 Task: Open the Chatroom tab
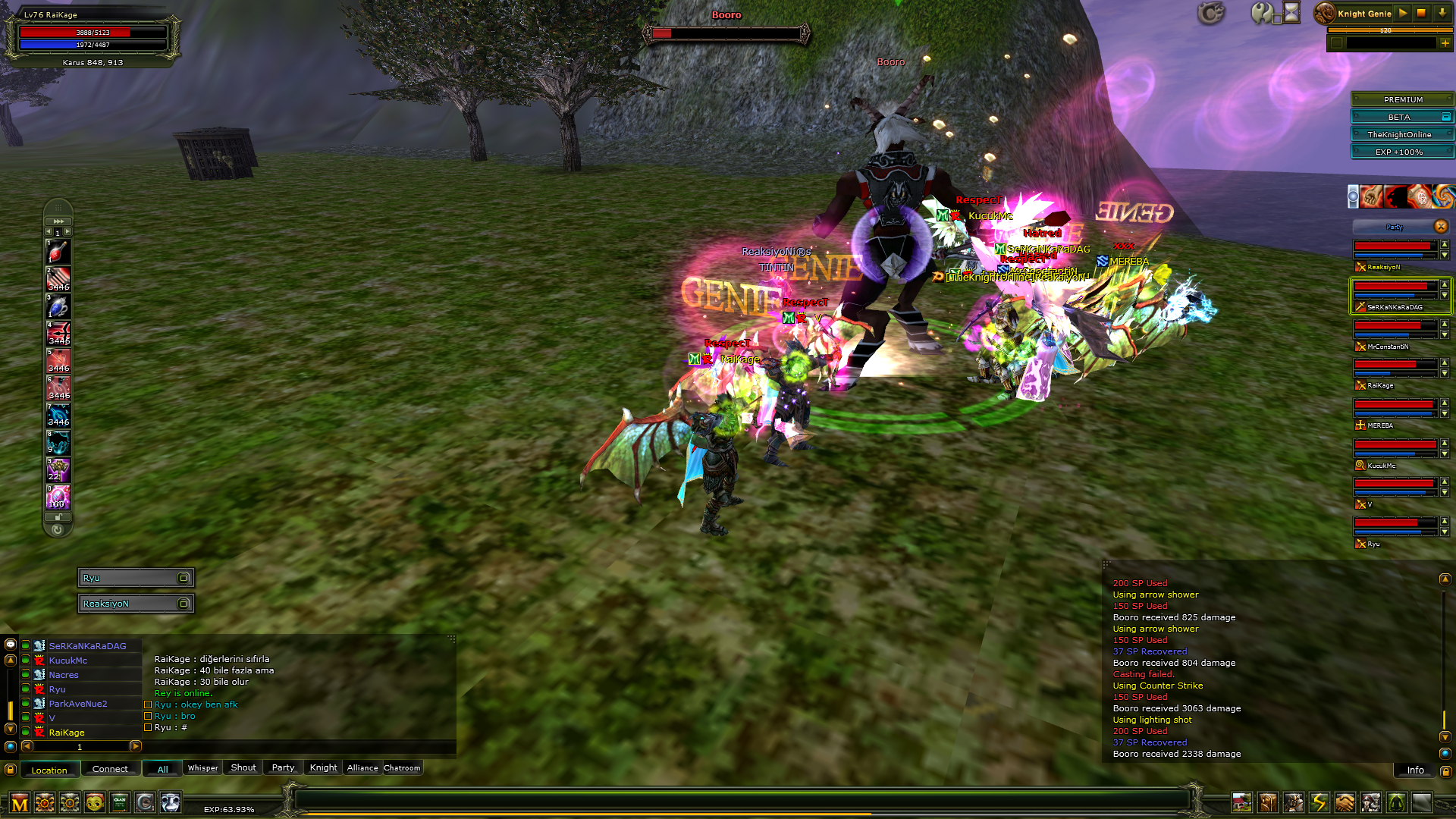click(402, 768)
